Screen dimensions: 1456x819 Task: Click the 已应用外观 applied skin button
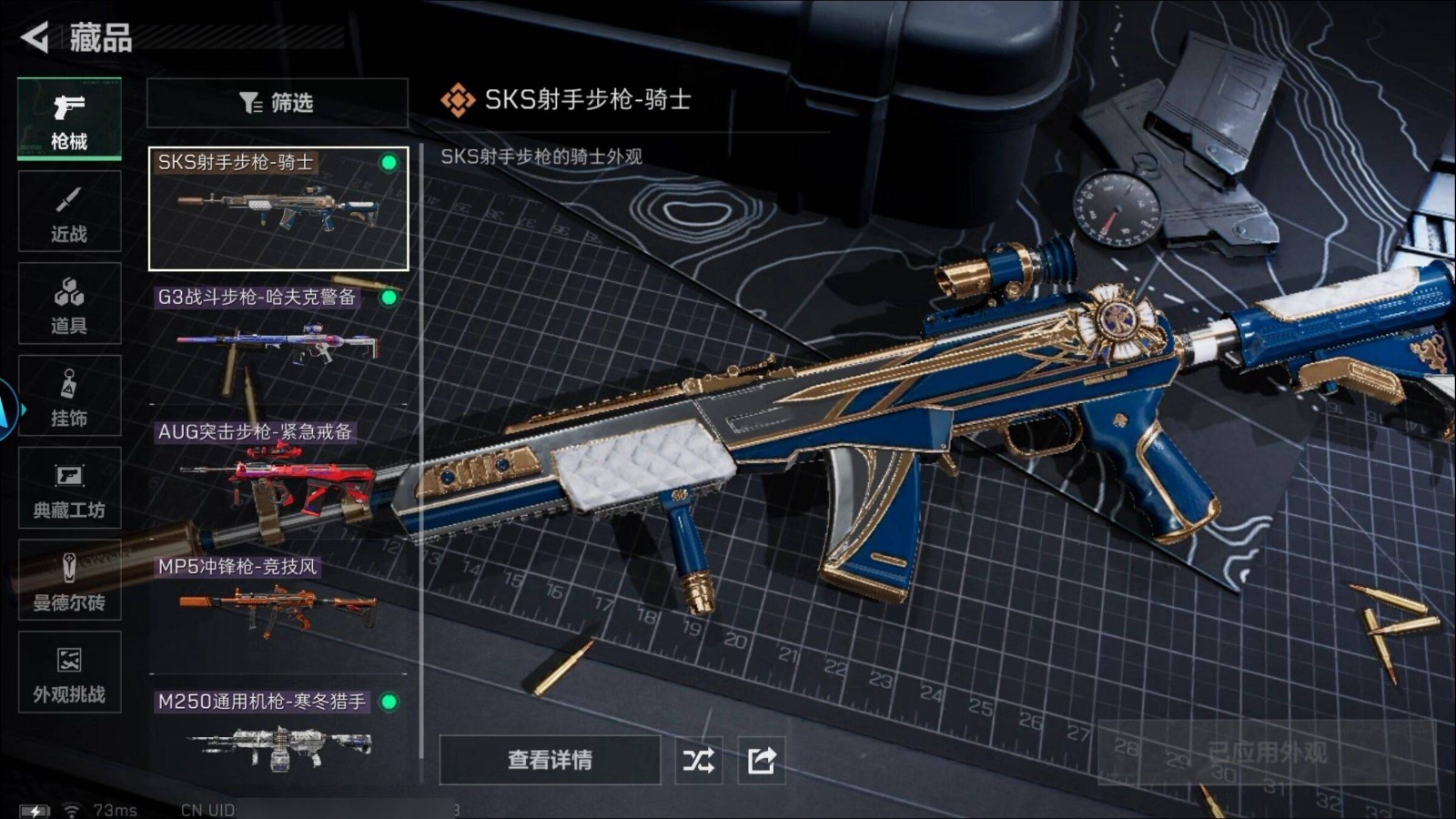pos(1267,753)
